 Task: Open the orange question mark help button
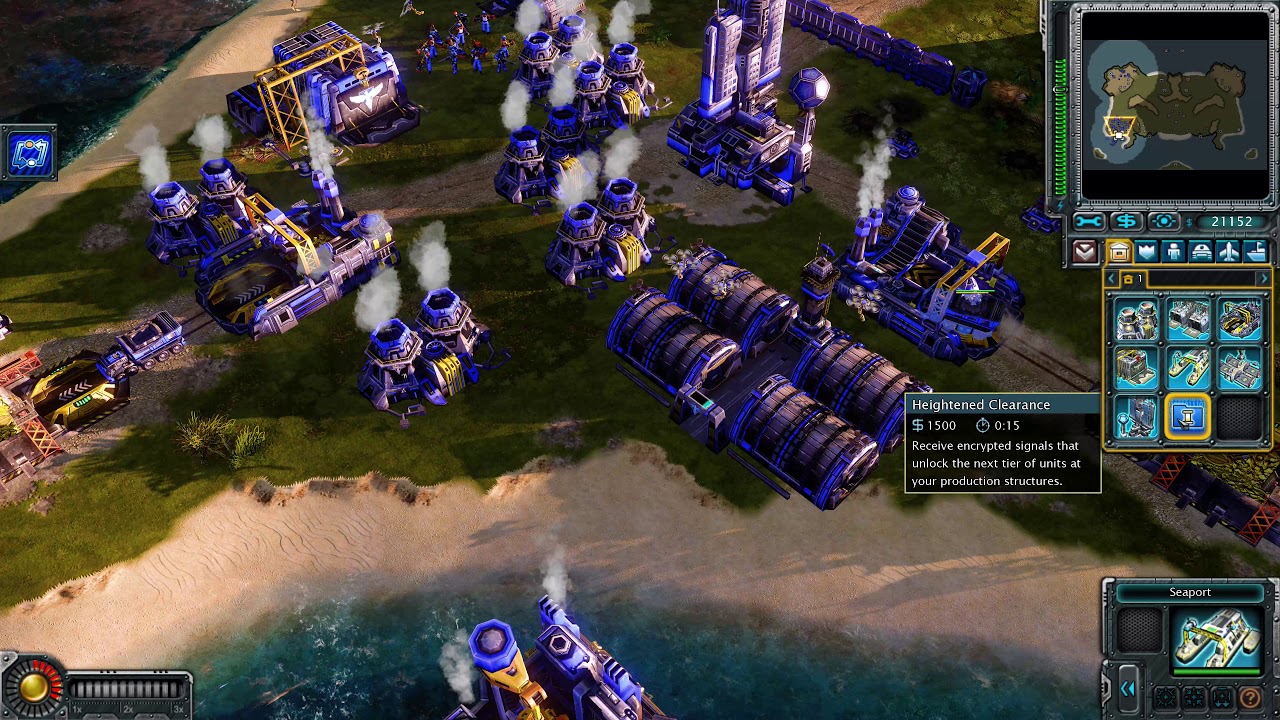[x=1250, y=697]
